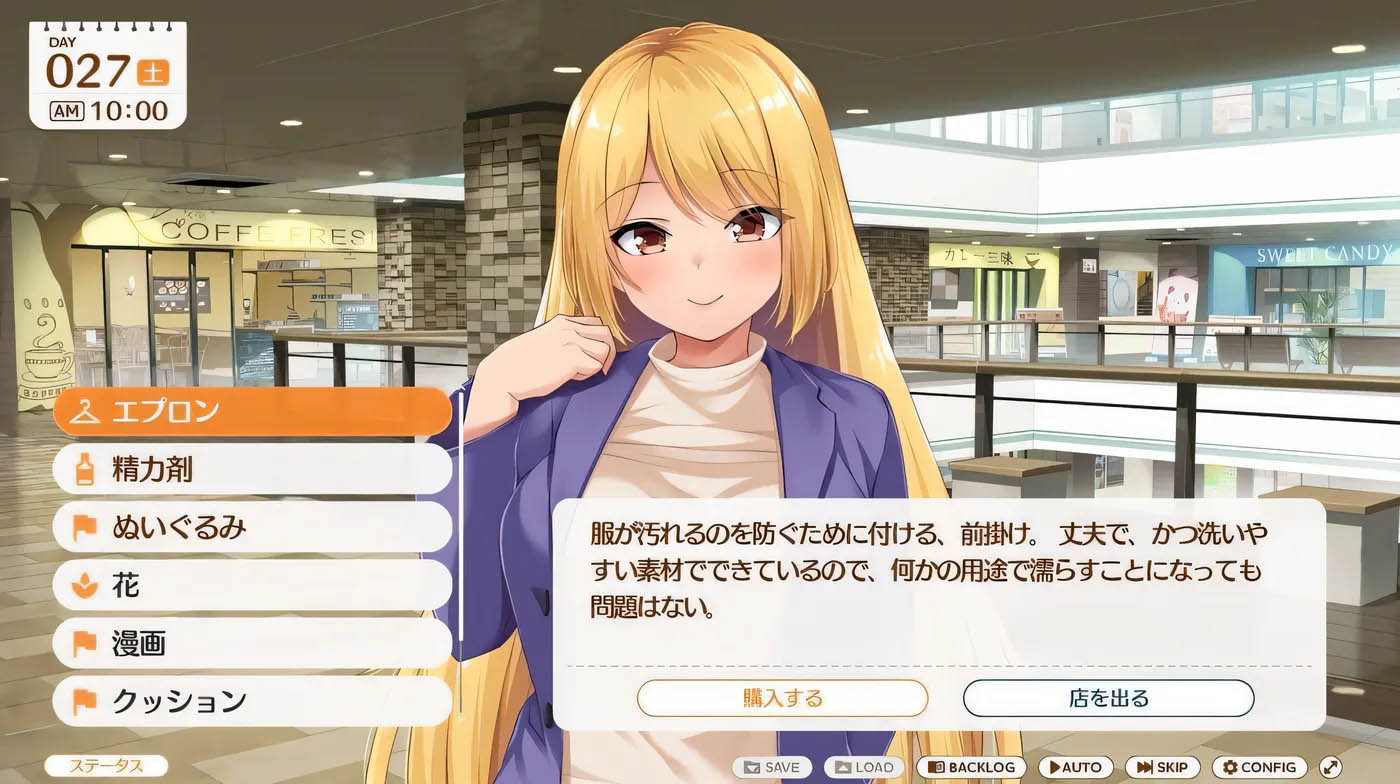Click the gear icon on the CONFIG button
Viewport: 1400px width, 784px height.
(x=1229, y=767)
